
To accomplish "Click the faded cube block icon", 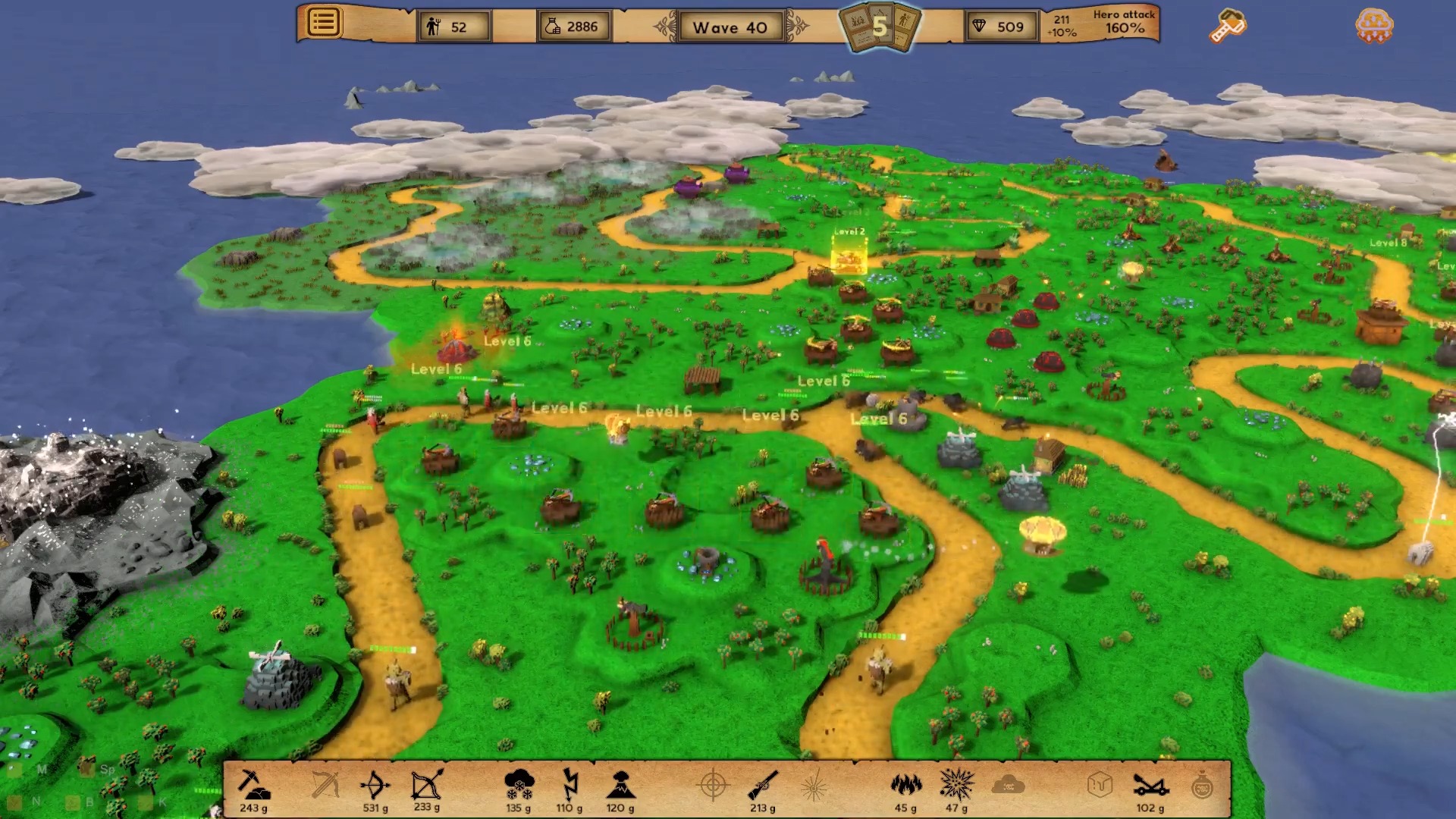I will pos(1099,786).
